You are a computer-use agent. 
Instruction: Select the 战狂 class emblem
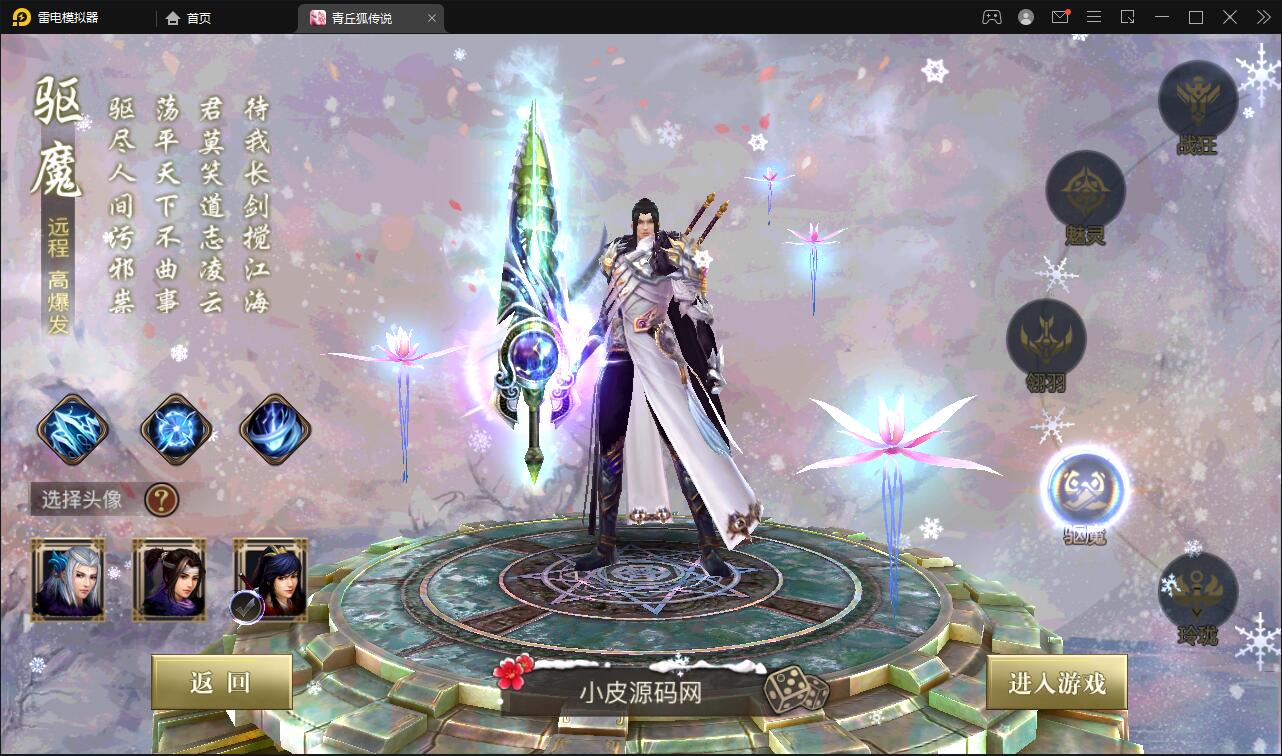tap(1197, 100)
